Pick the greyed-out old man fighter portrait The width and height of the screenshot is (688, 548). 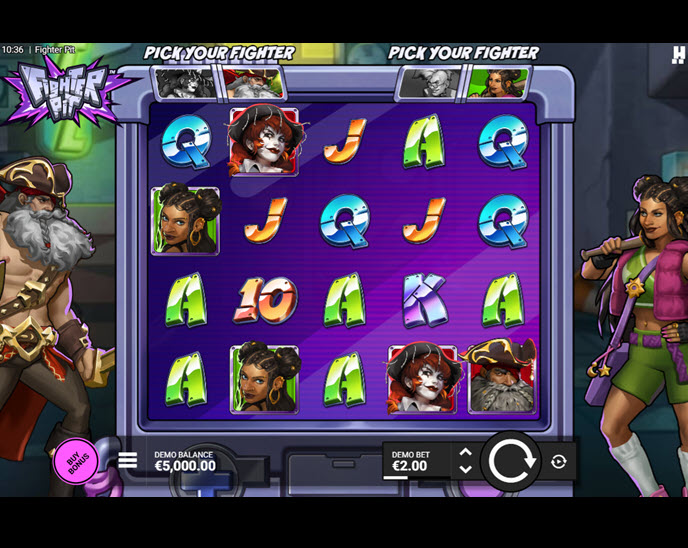[x=432, y=83]
